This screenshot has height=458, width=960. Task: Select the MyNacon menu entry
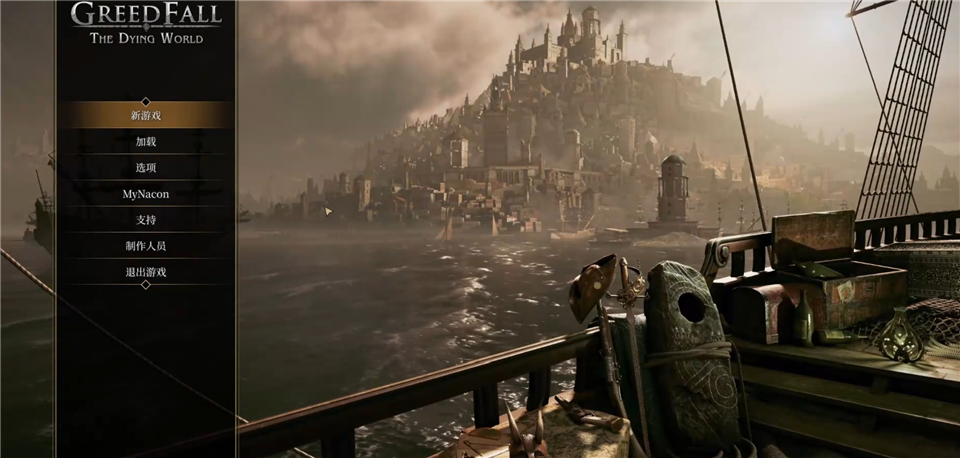coord(146,193)
